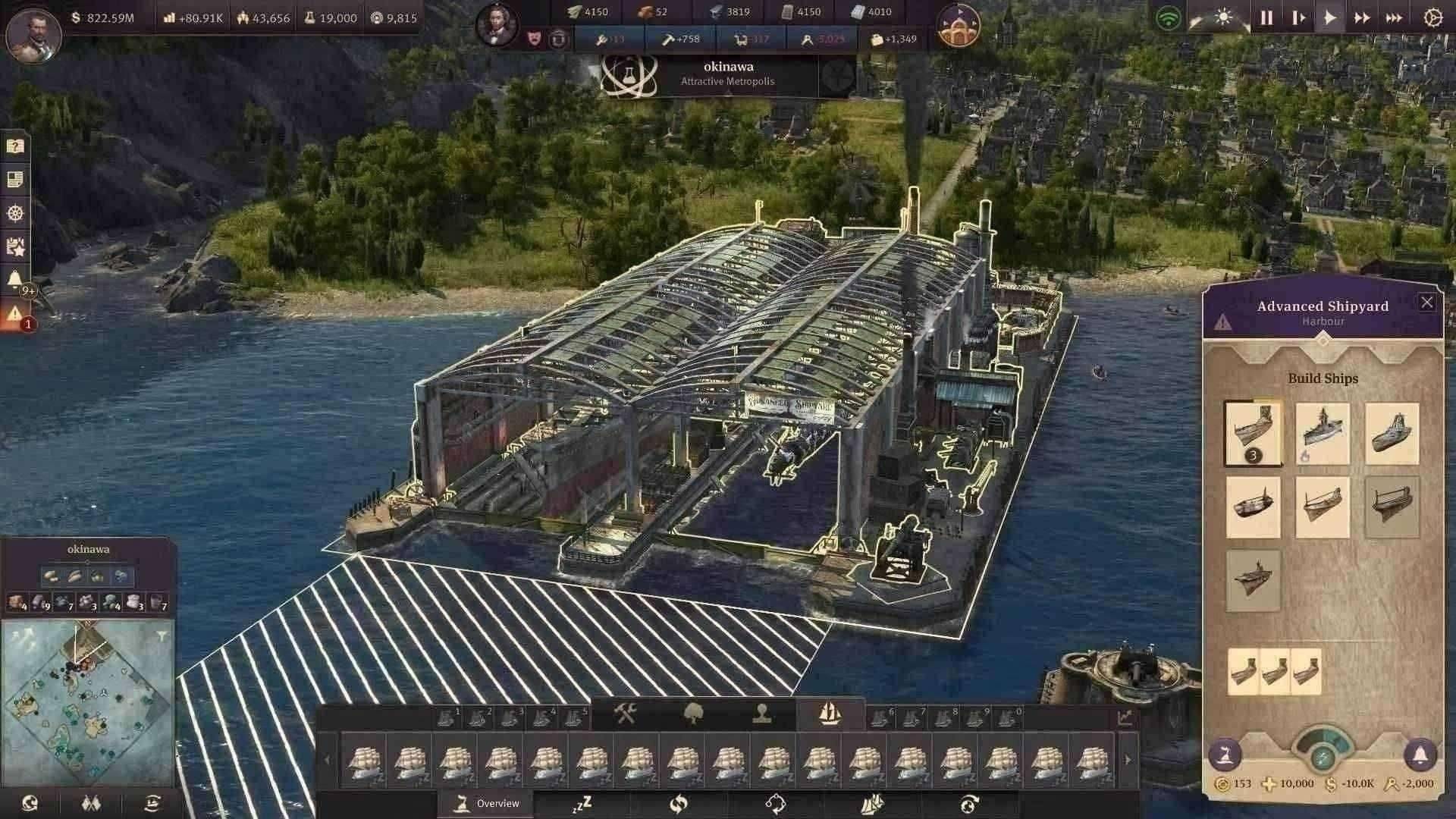1456x819 pixels.
Task: Pause the game speed
Action: point(1266,18)
